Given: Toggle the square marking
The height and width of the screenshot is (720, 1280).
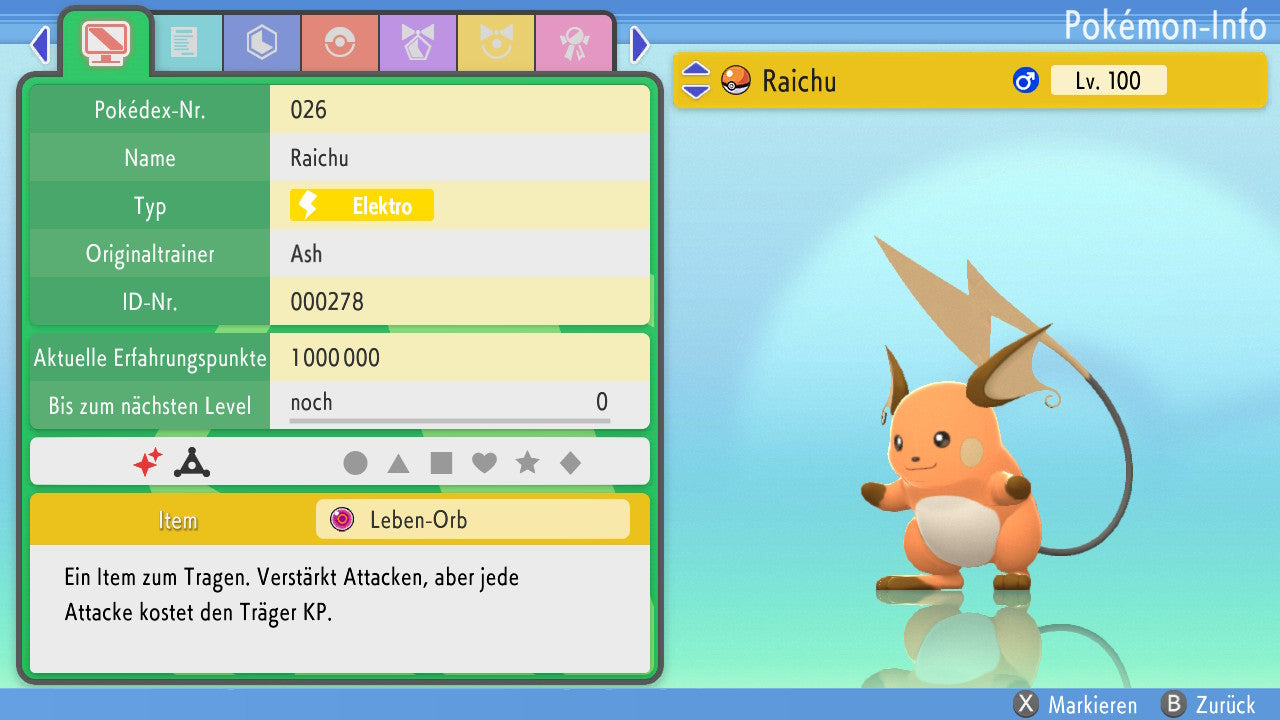Looking at the screenshot, I should click(441, 463).
